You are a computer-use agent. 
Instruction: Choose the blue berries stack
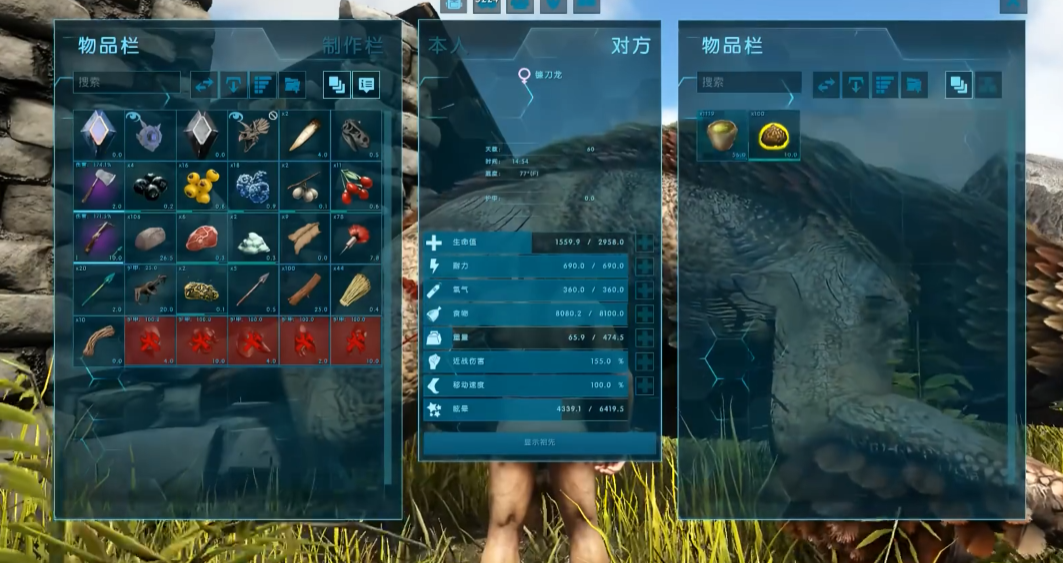tap(254, 185)
